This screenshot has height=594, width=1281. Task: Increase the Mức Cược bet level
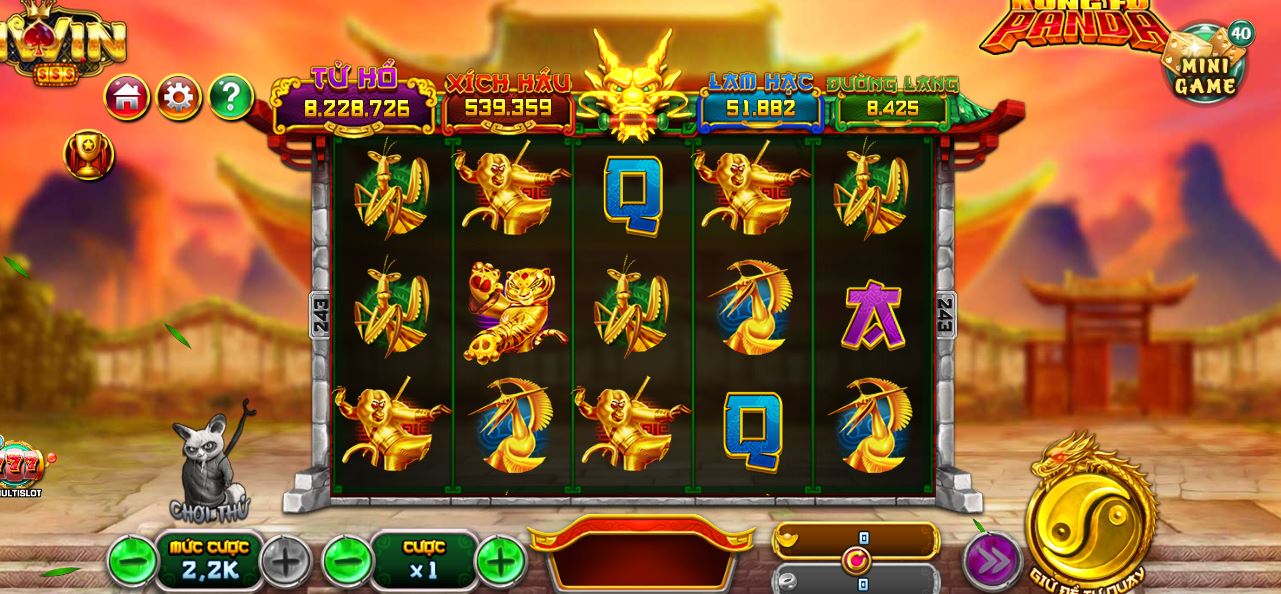(x=286, y=561)
